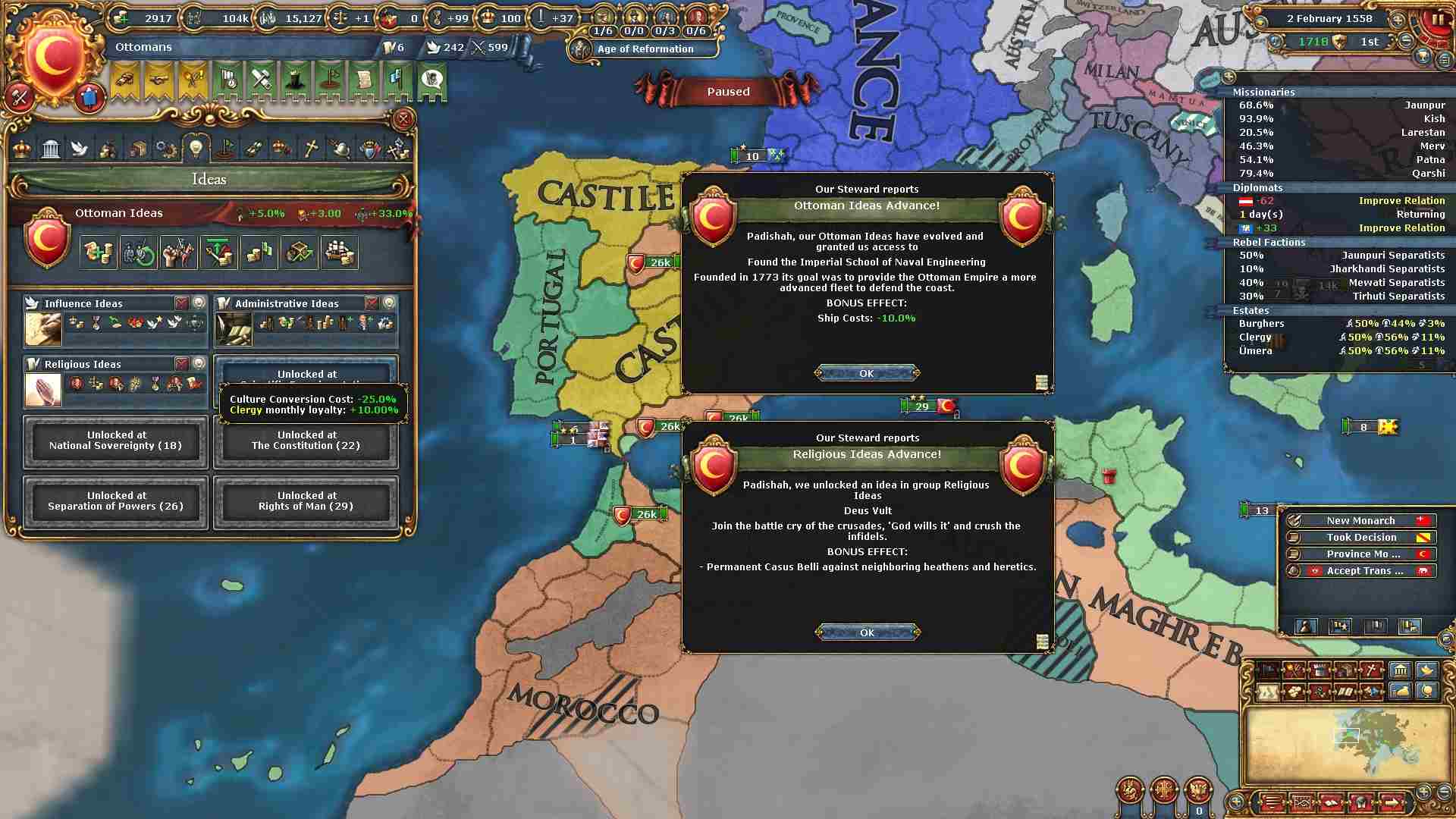Select the Unlocked at Separation of Powers slot
The height and width of the screenshot is (819, 1456).
[115, 501]
